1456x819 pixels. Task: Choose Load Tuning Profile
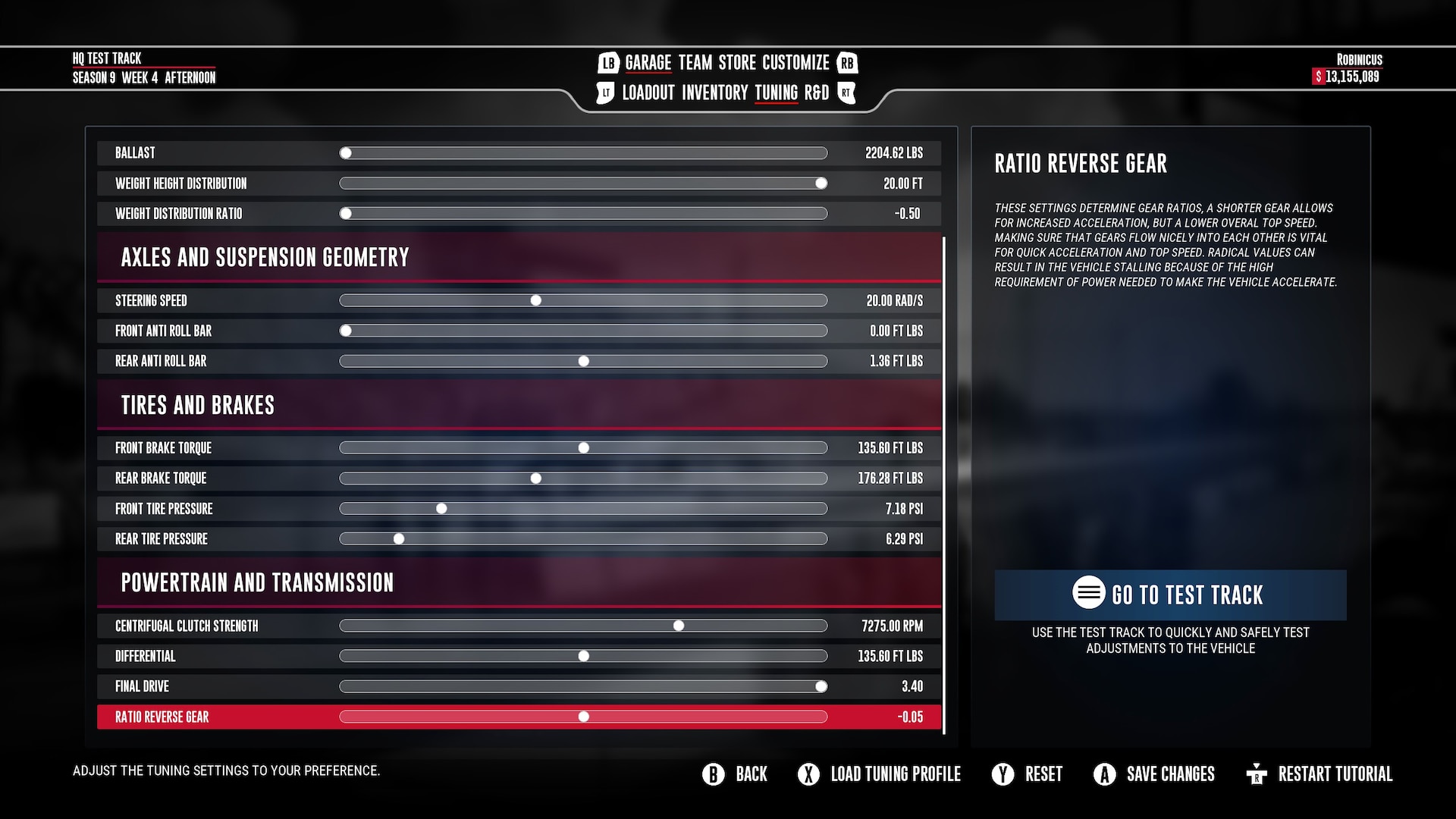(x=880, y=774)
